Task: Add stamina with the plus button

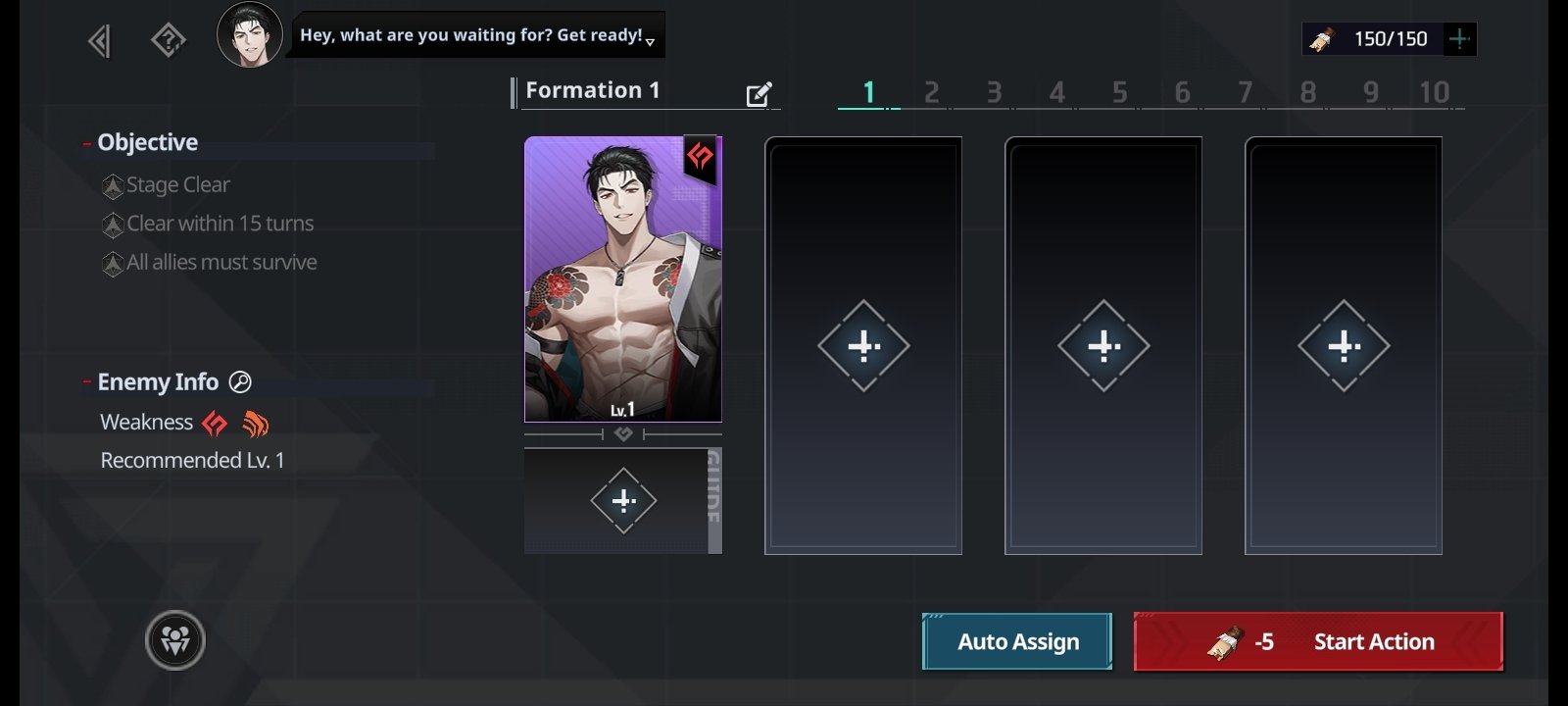Action: (1459, 39)
